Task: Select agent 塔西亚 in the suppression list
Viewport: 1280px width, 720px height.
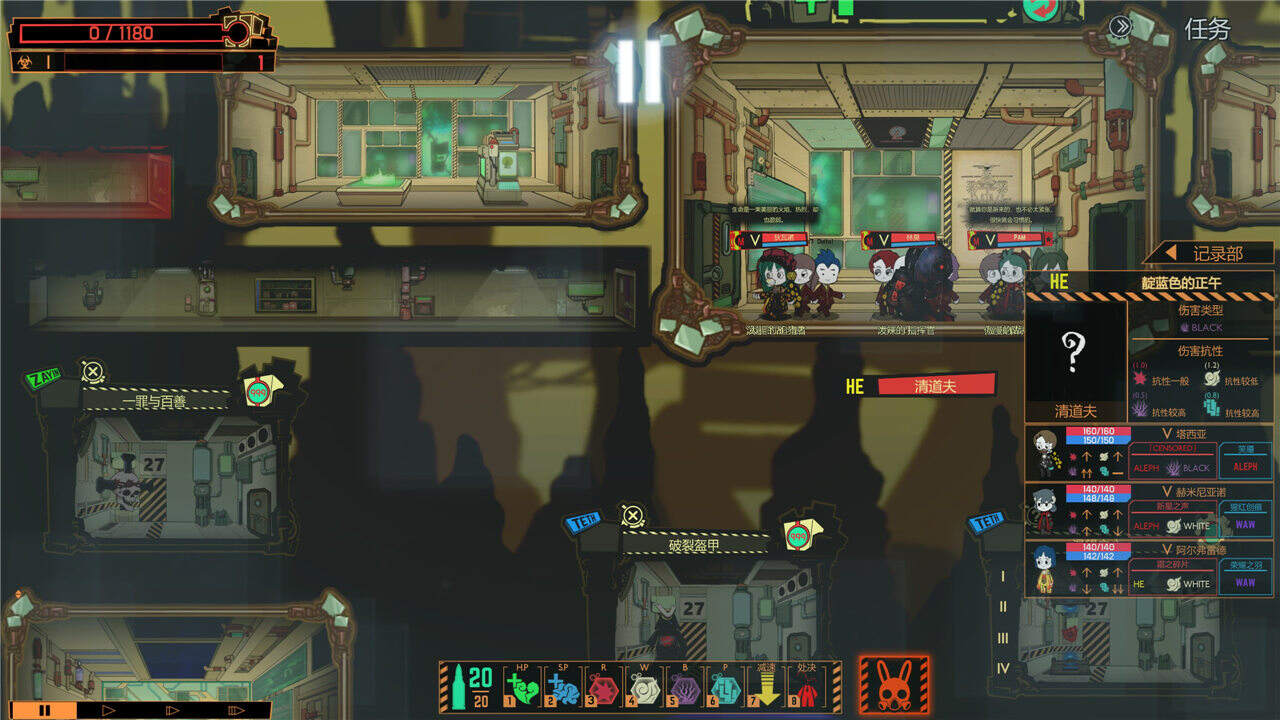Action: 1148,452
